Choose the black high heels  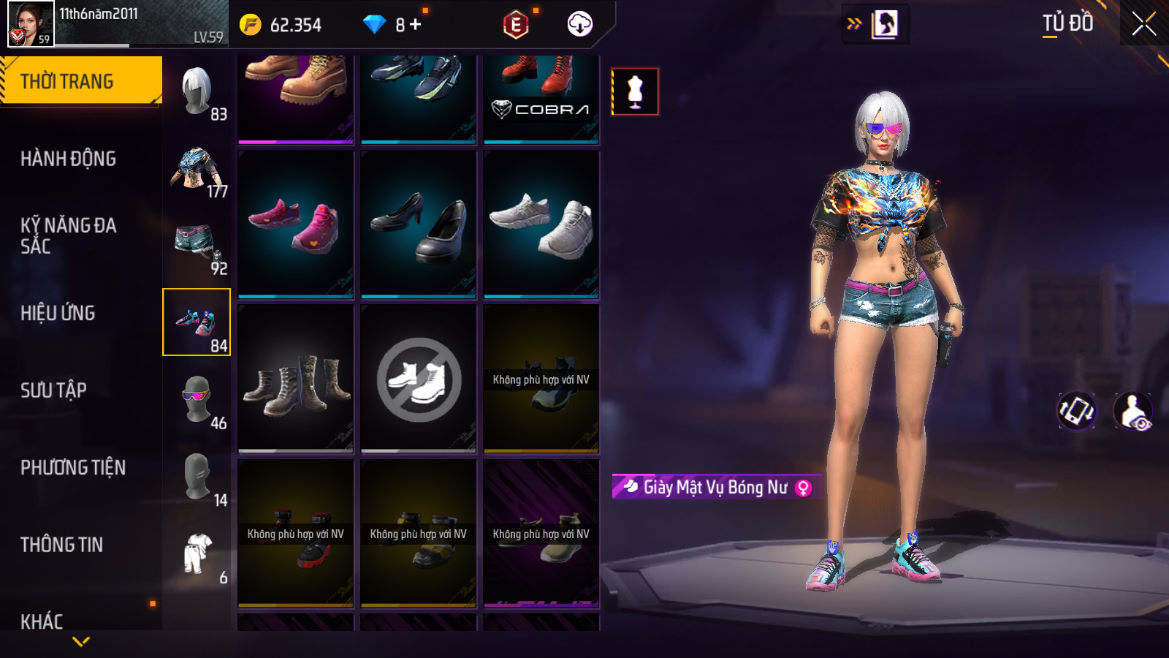click(x=418, y=224)
